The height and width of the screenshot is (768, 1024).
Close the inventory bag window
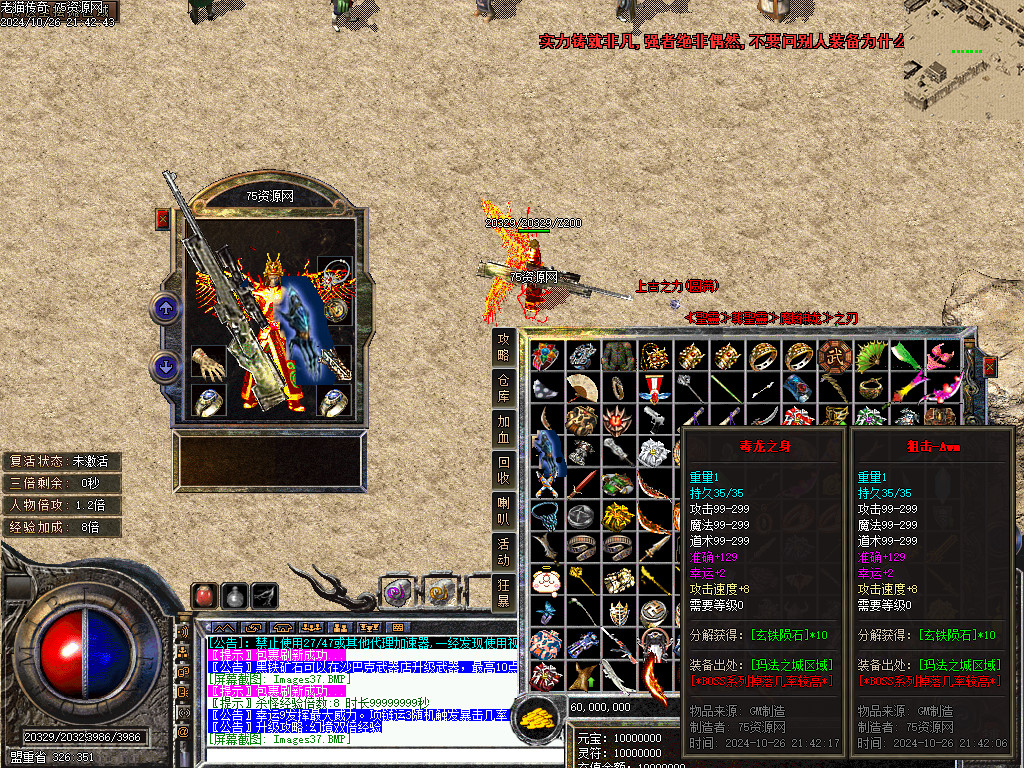coord(990,367)
